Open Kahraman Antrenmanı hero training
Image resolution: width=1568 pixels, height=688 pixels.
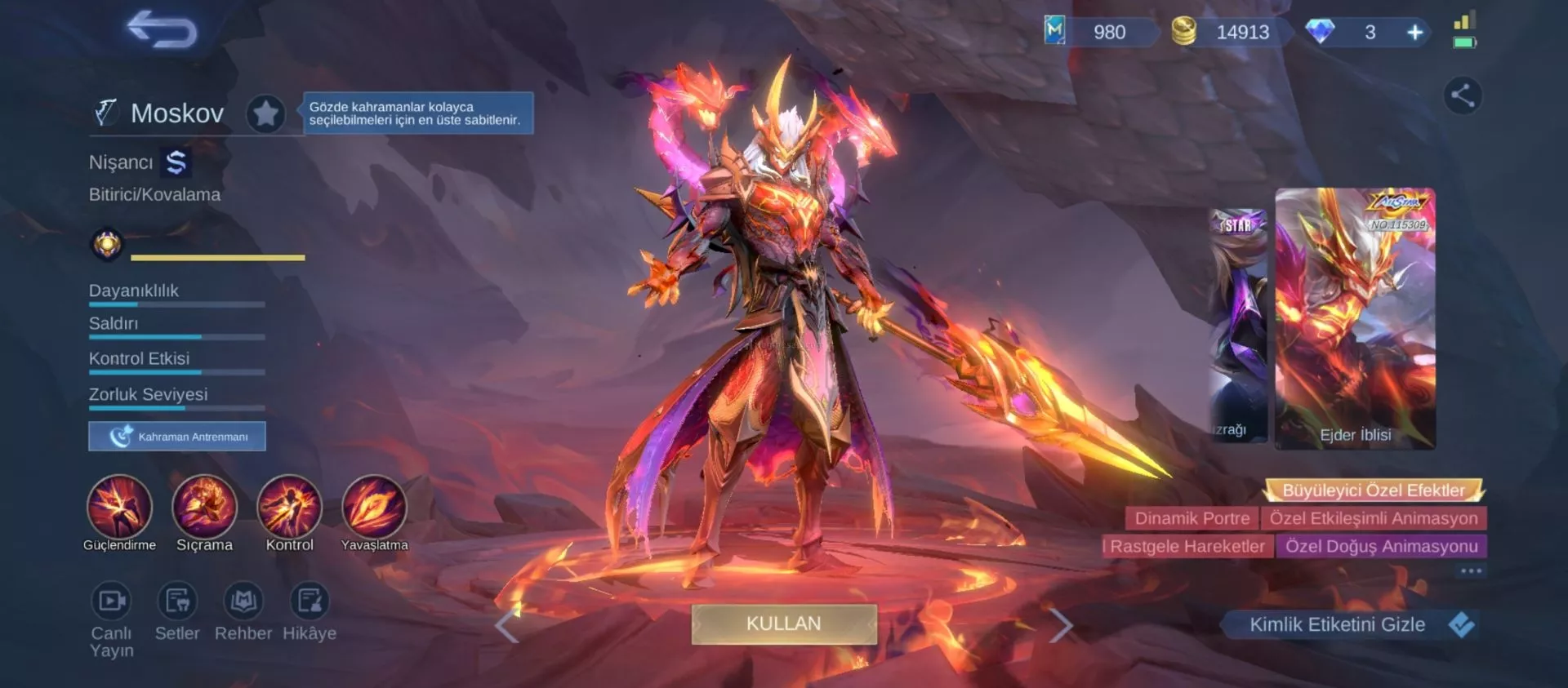pyautogui.click(x=177, y=437)
